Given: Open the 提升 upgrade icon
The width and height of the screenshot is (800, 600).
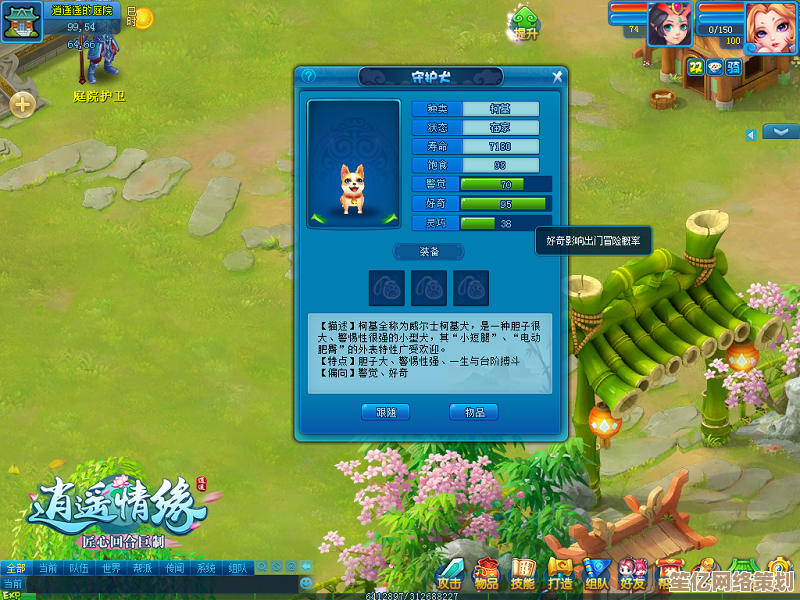Looking at the screenshot, I should click(x=526, y=22).
